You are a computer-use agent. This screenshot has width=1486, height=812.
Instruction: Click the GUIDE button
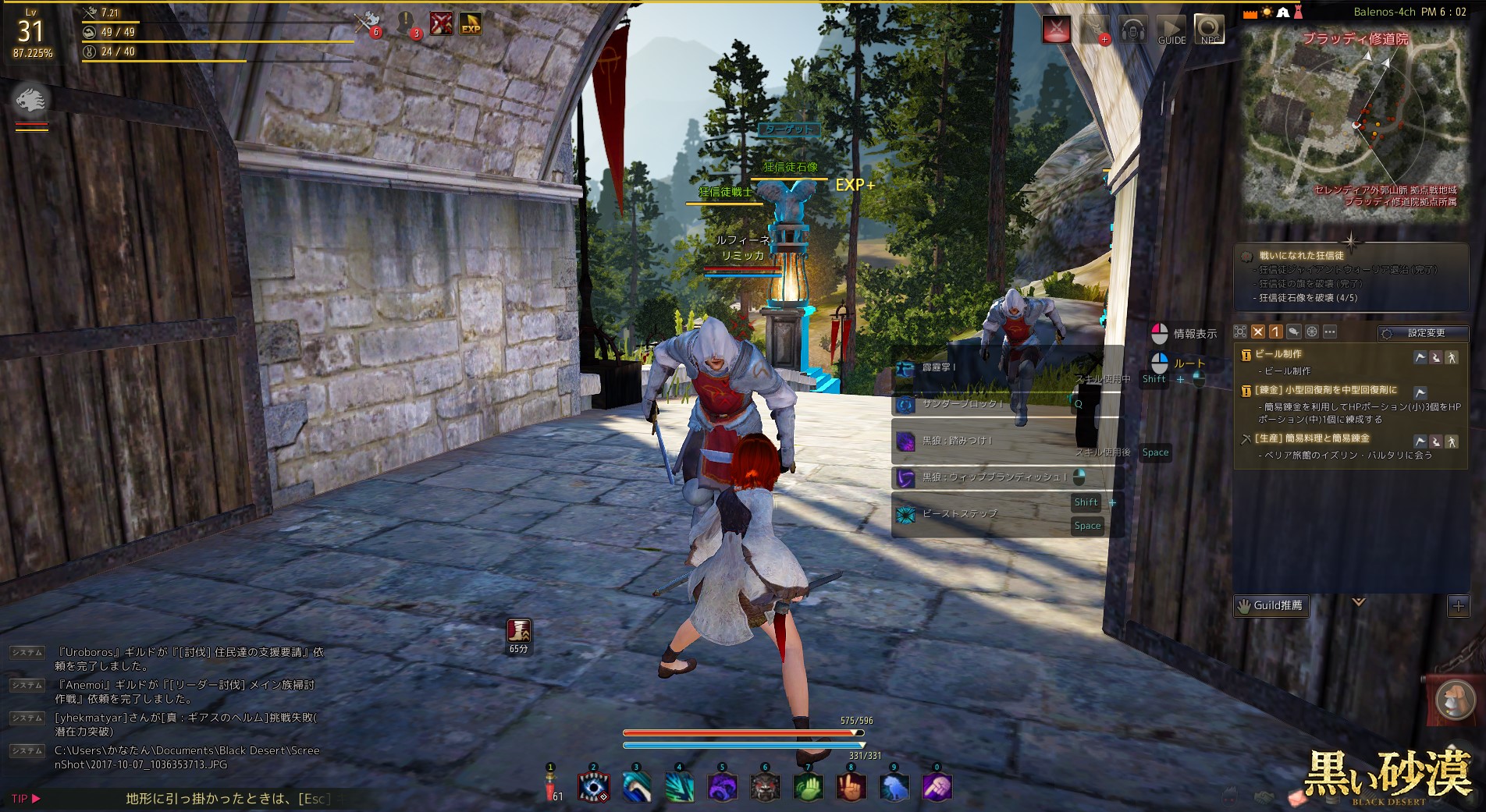click(1171, 30)
